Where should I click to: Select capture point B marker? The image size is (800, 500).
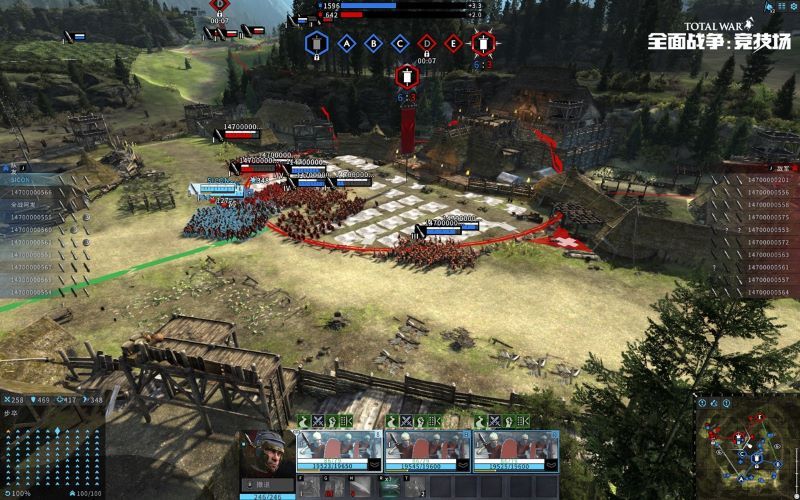click(x=373, y=43)
